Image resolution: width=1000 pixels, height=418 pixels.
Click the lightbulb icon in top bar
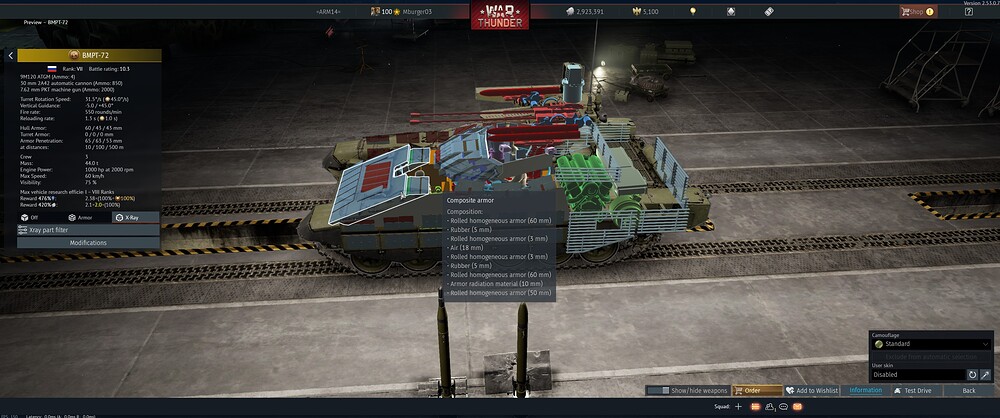click(x=691, y=12)
